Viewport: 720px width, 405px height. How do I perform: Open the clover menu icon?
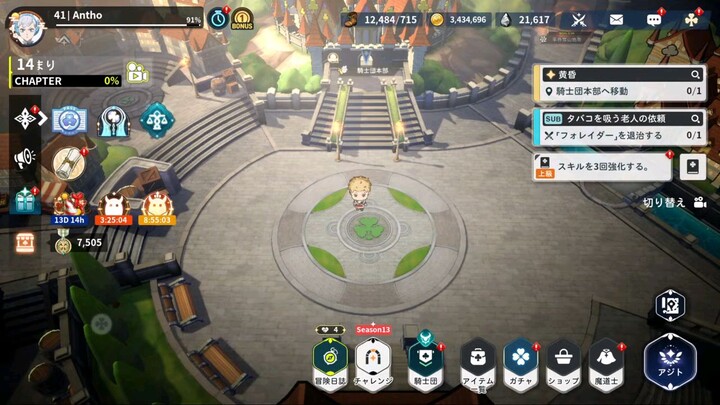click(x=691, y=19)
